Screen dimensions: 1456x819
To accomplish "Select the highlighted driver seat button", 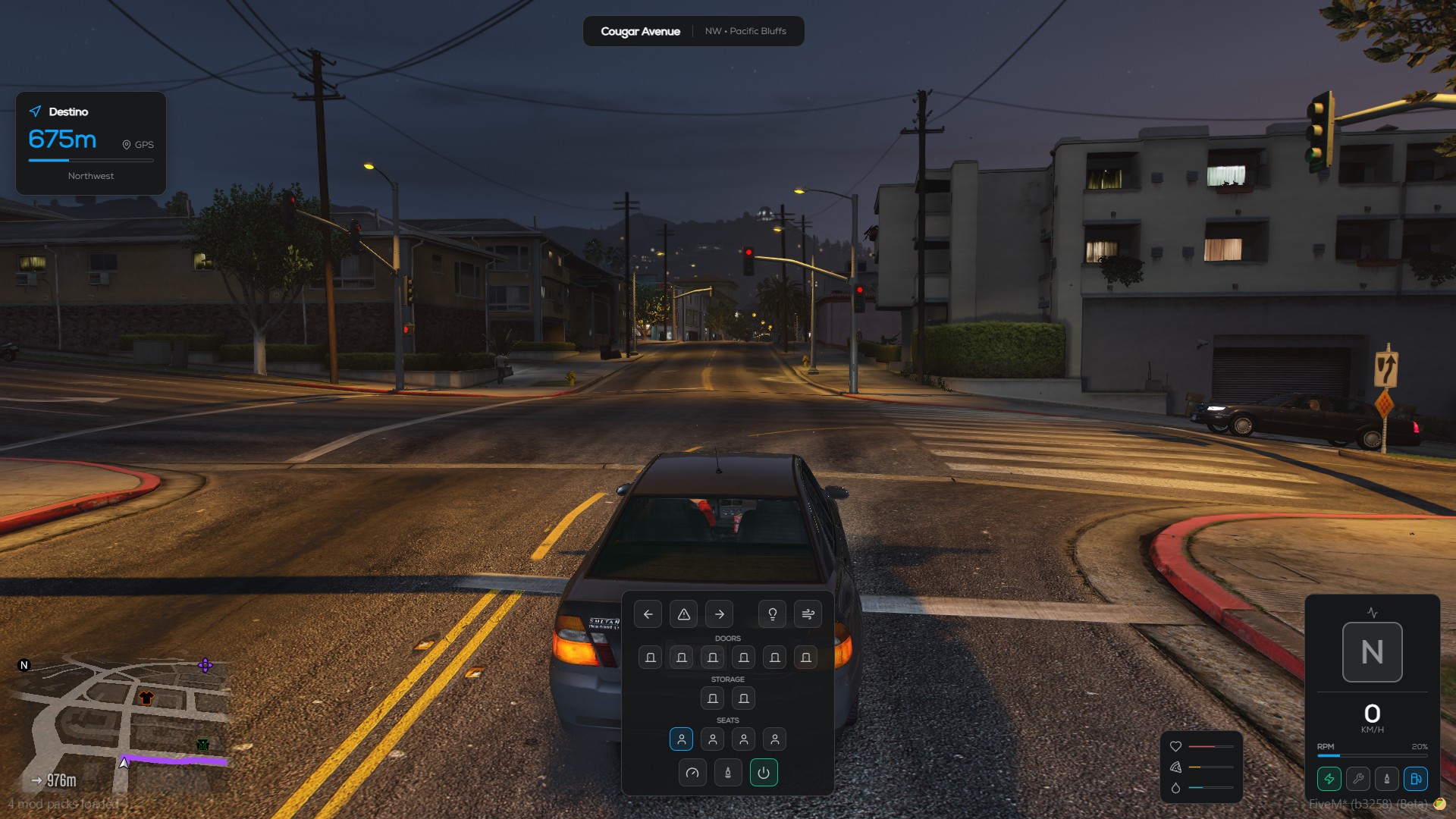I will pos(681,739).
